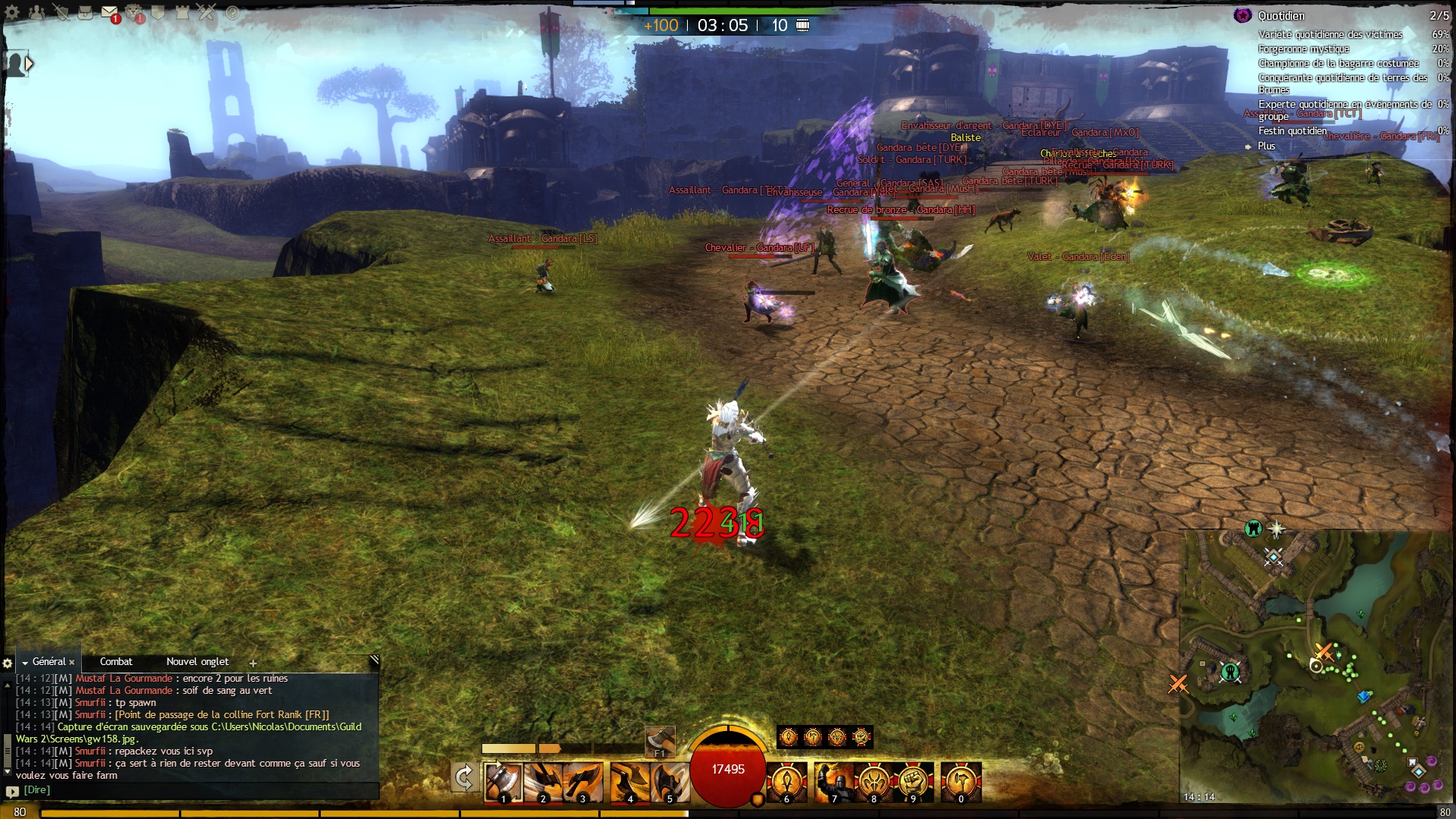1456x819 pixels.
Task: Close the Général chat tab
Action: (x=72, y=662)
